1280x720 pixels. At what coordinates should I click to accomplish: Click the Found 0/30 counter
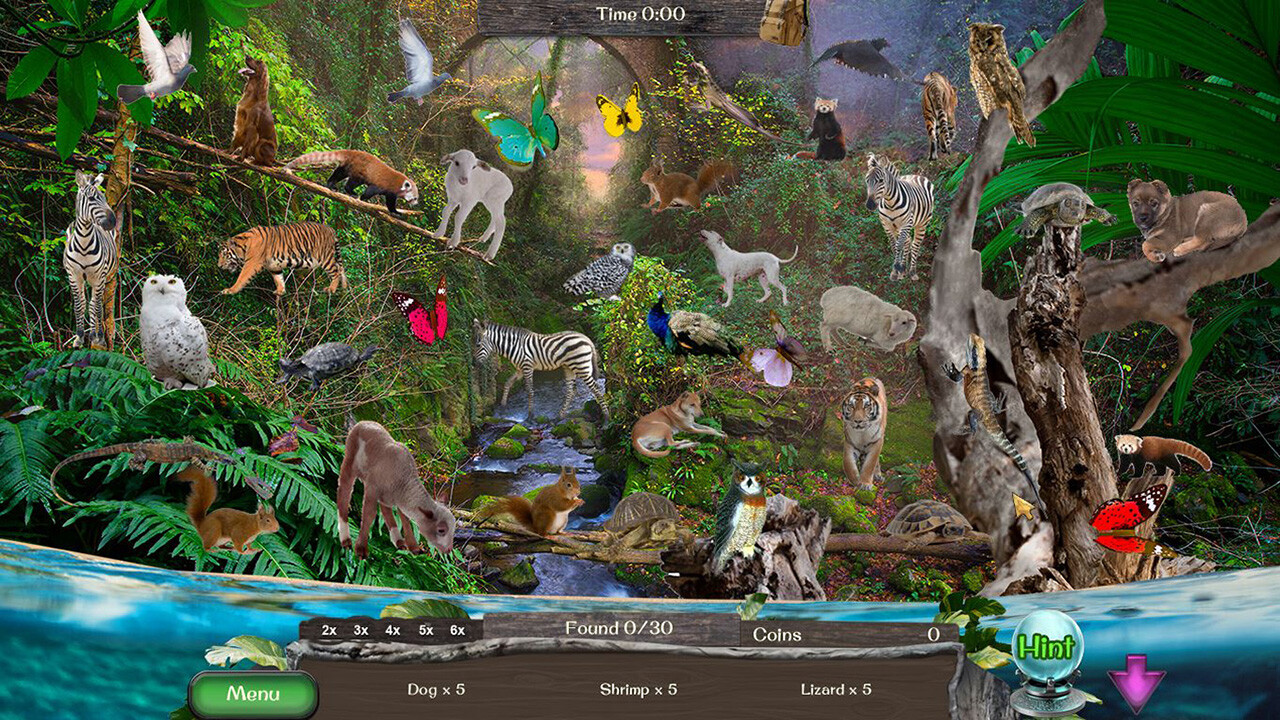pos(617,630)
